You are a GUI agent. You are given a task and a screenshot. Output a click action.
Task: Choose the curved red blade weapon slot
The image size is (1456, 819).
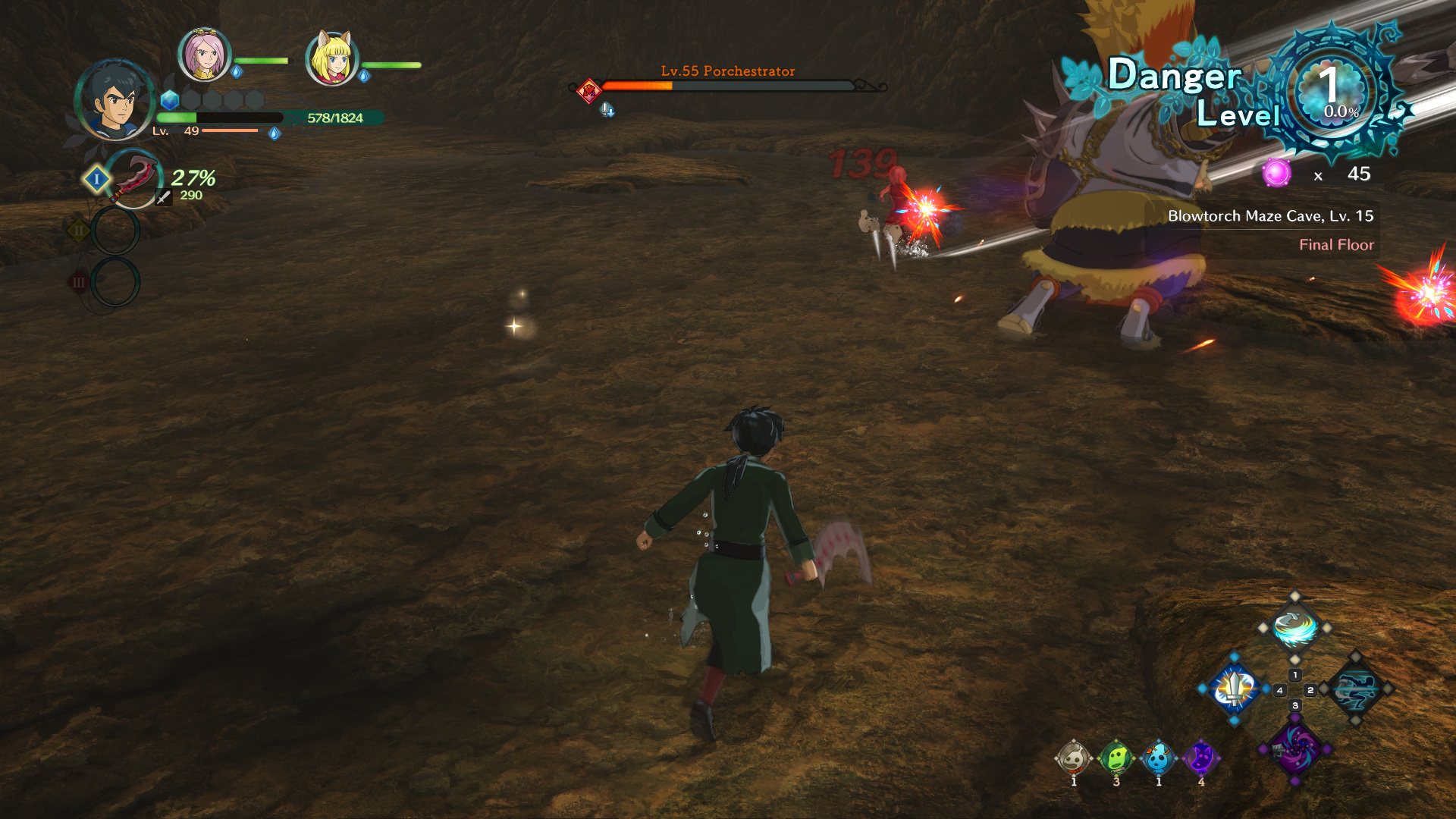pyautogui.click(x=134, y=179)
